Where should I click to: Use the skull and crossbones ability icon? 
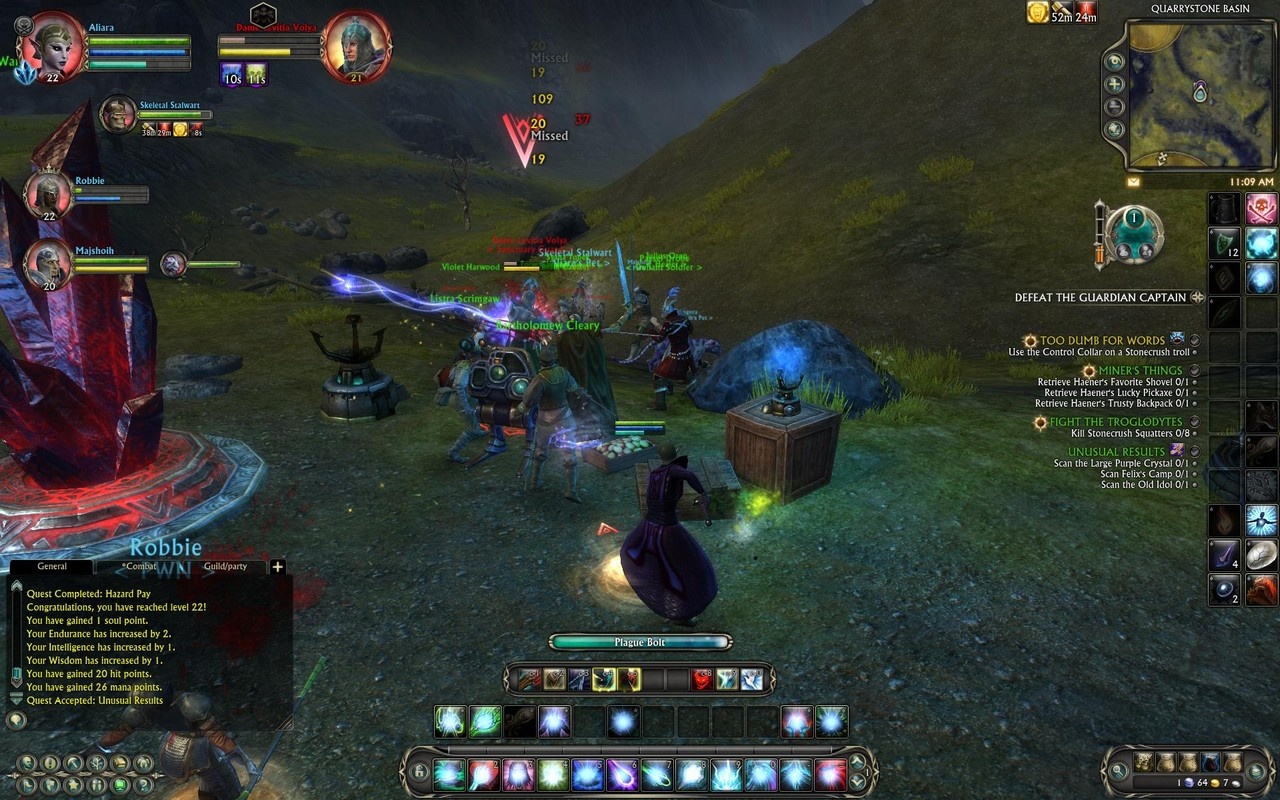(x=1261, y=209)
